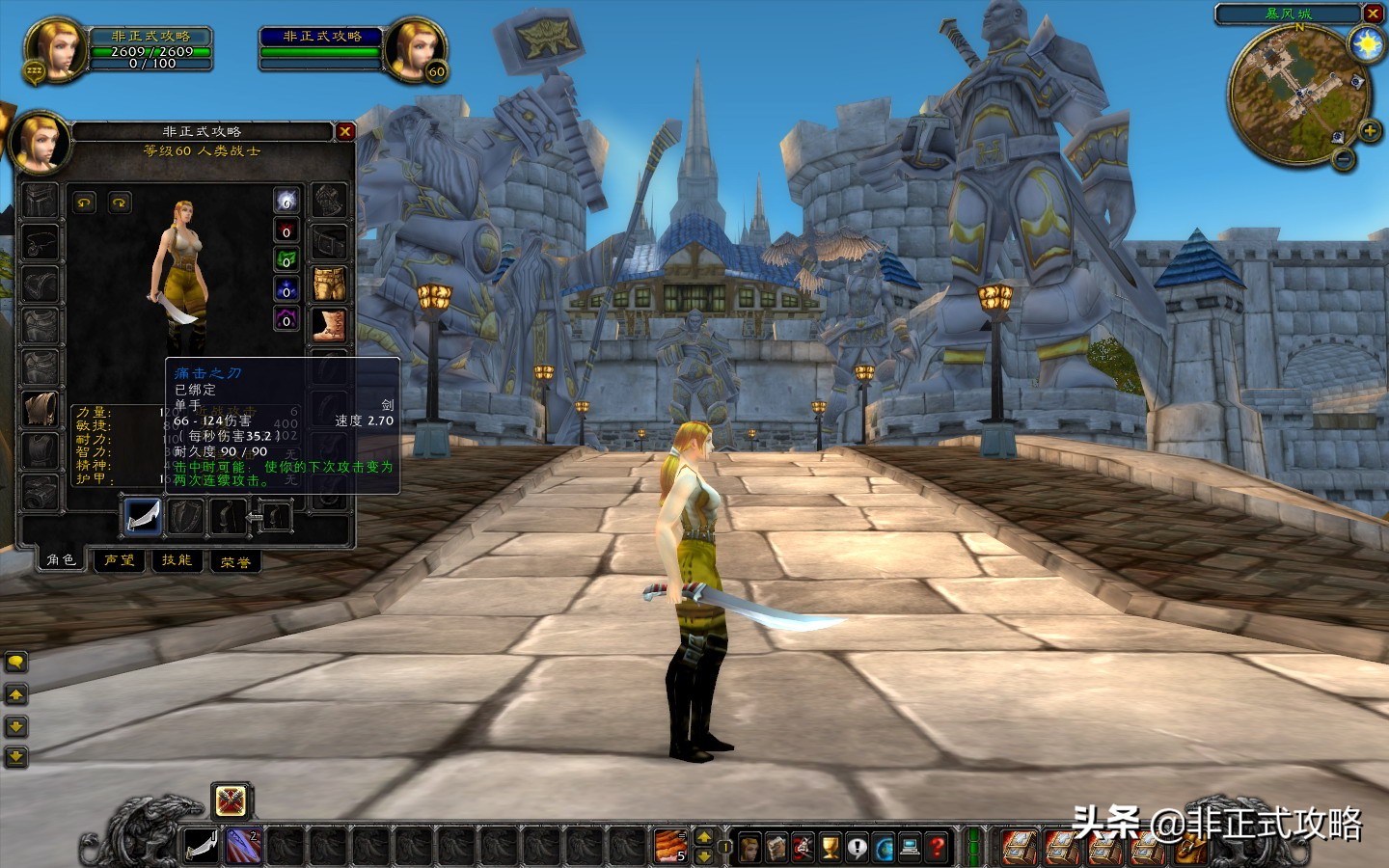Screen dimensions: 1389x868
Task: Select the equipped main-hand sword slot
Action: point(143,516)
